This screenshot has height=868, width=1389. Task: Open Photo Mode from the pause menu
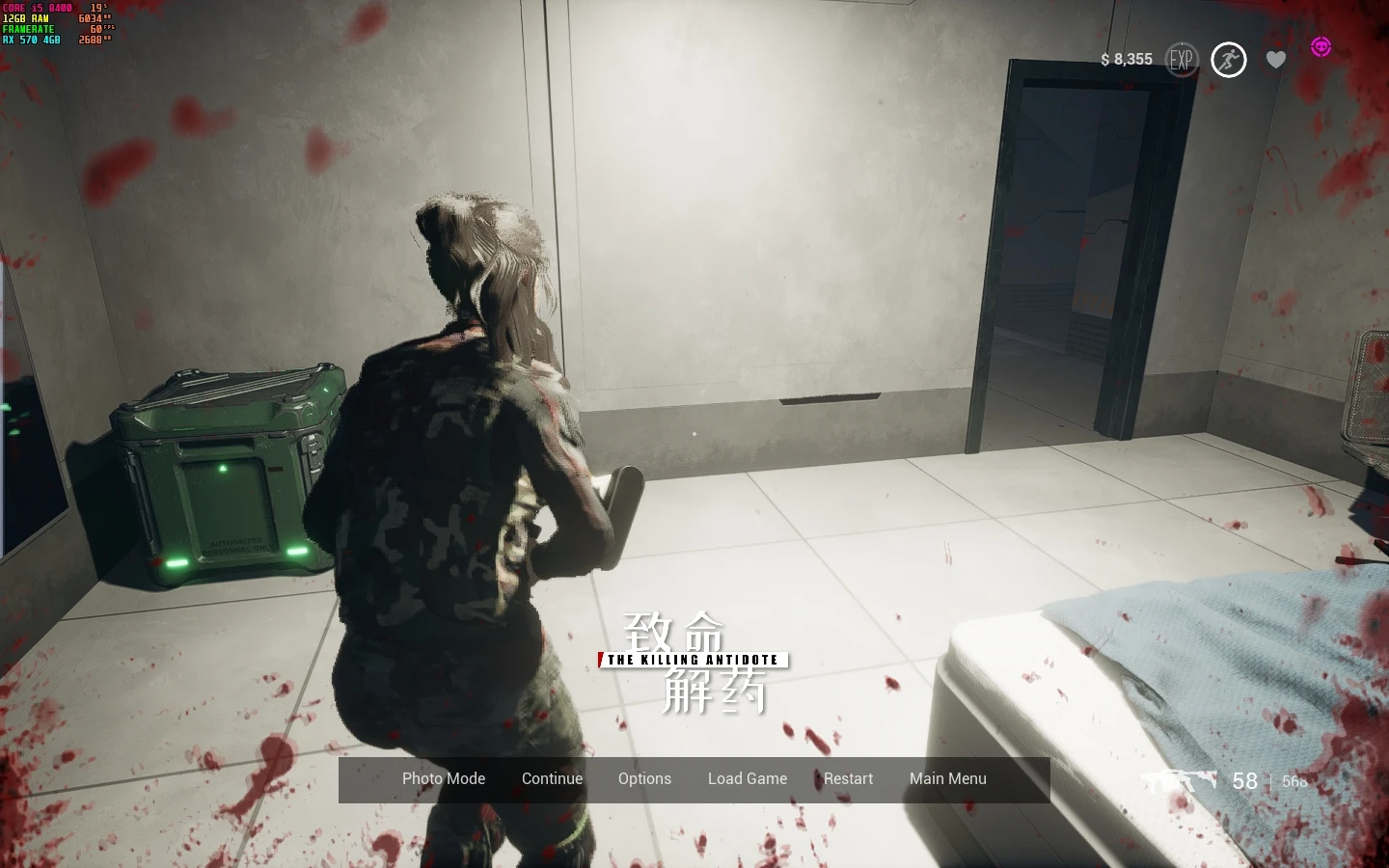point(444,779)
